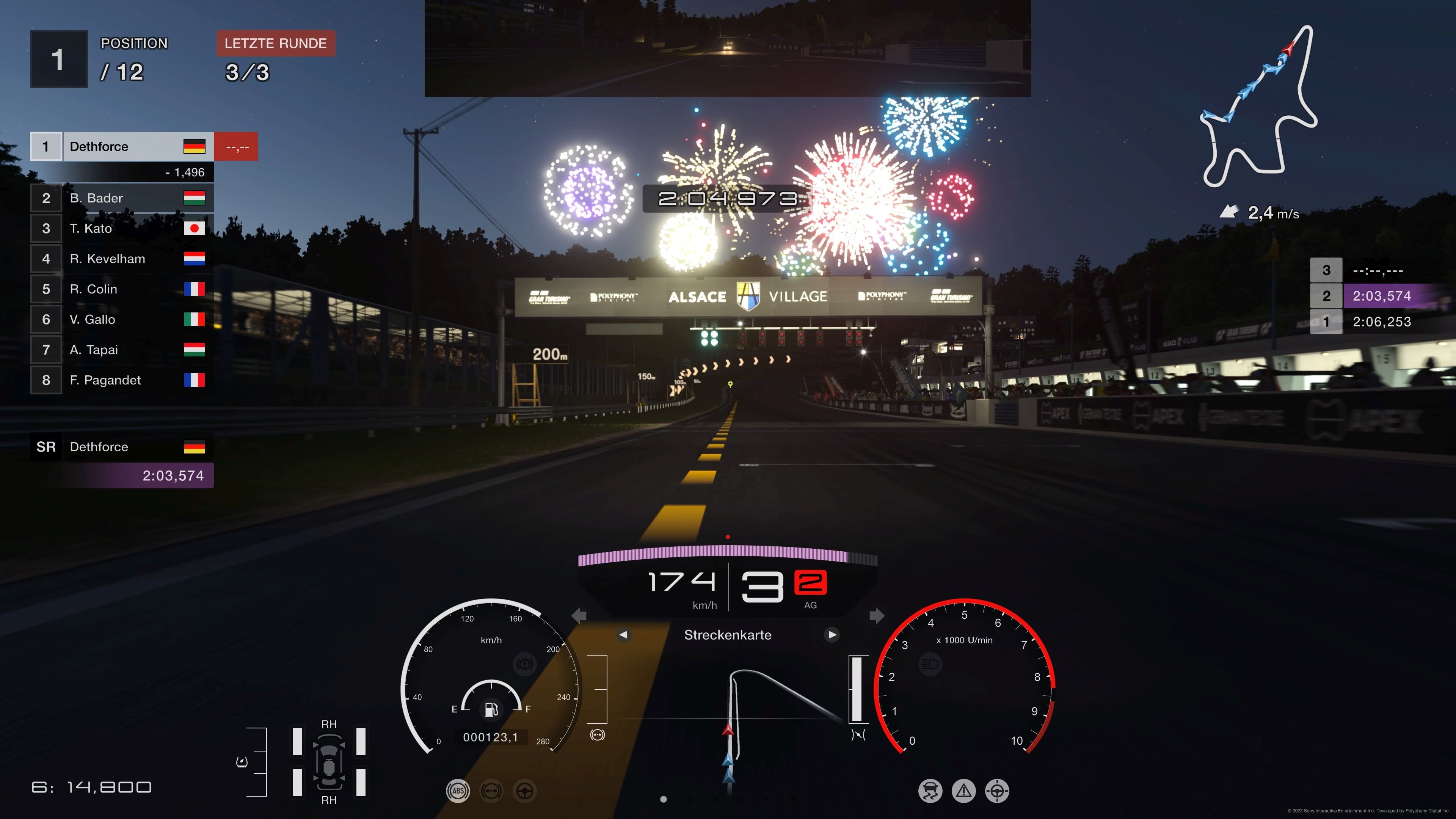Click the fuel pump icon inside the speedometer
Viewport: 1456px width, 819px height.
[492, 709]
